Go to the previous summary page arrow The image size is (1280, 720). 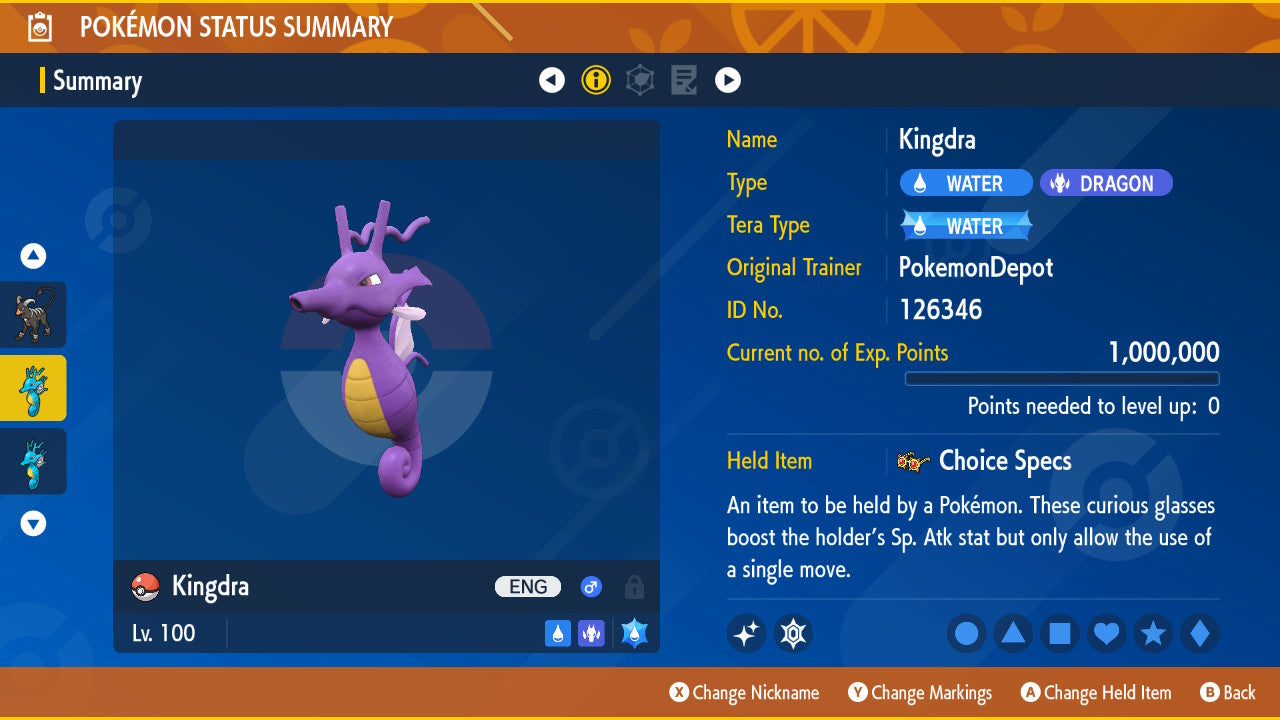552,80
